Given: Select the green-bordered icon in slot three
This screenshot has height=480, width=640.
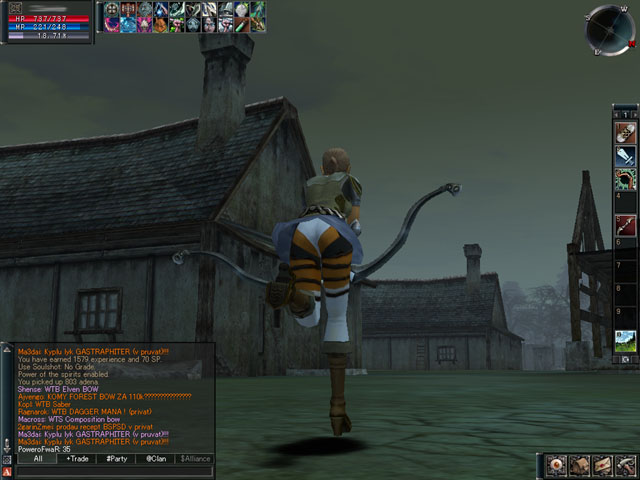Looking at the screenshot, I should 625,180.
